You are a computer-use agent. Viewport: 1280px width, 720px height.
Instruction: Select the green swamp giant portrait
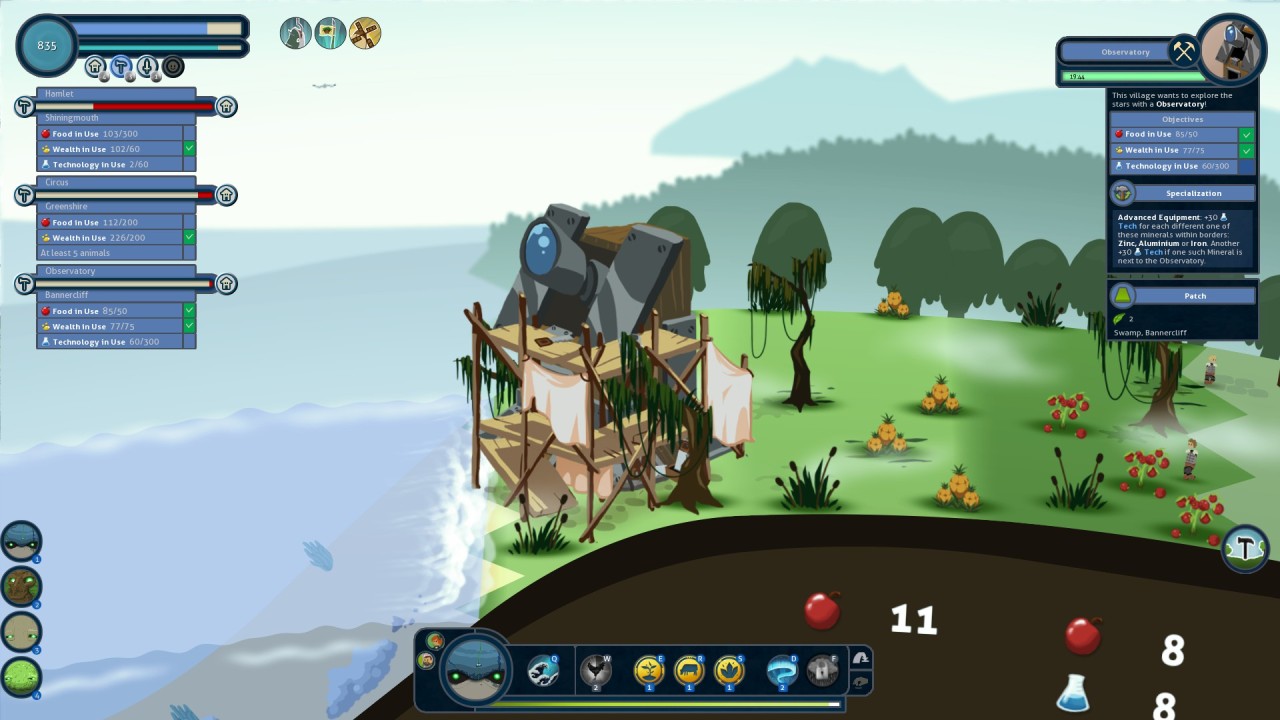(21, 677)
